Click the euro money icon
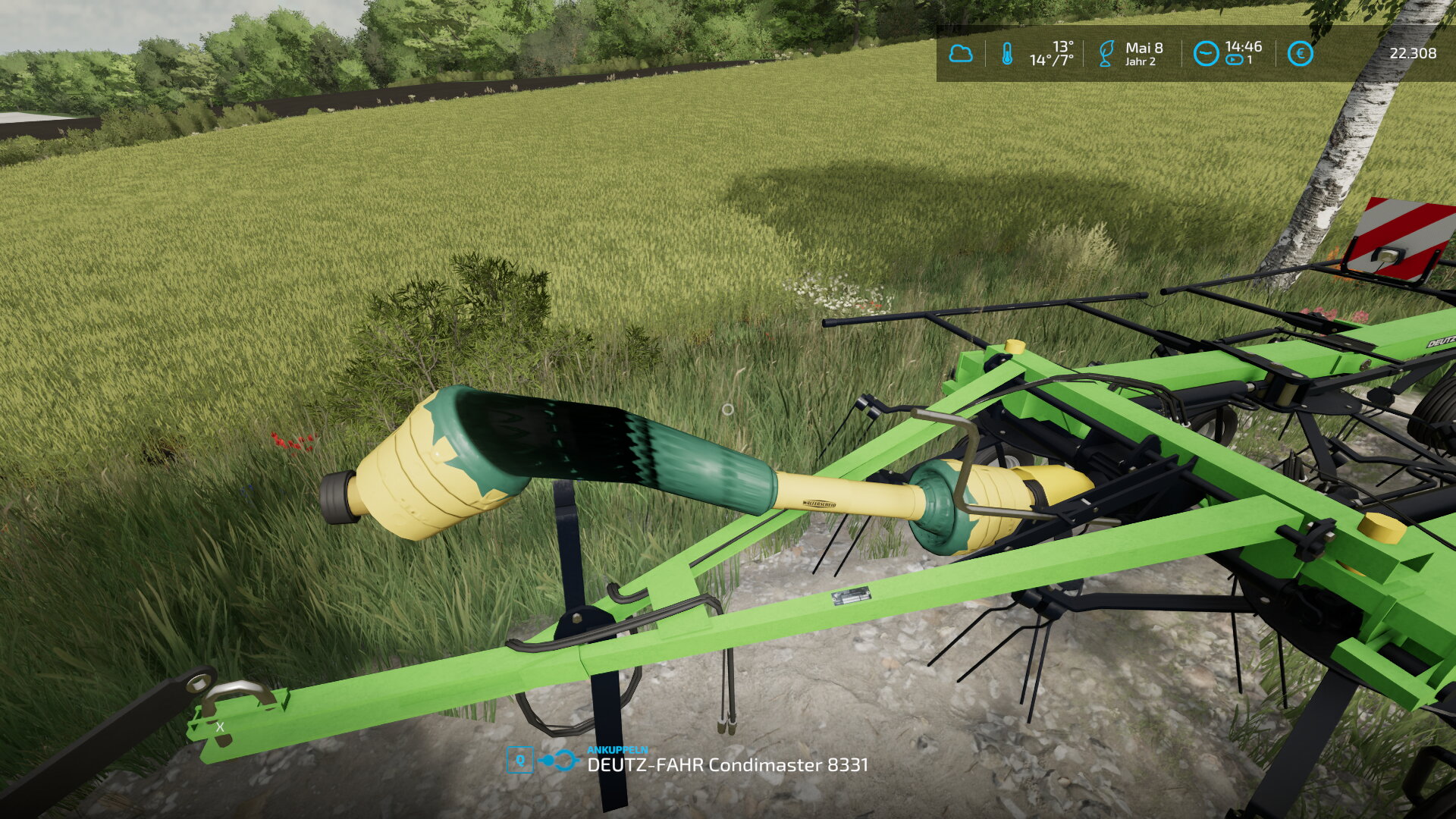The width and height of the screenshot is (1456, 819). tap(1300, 54)
